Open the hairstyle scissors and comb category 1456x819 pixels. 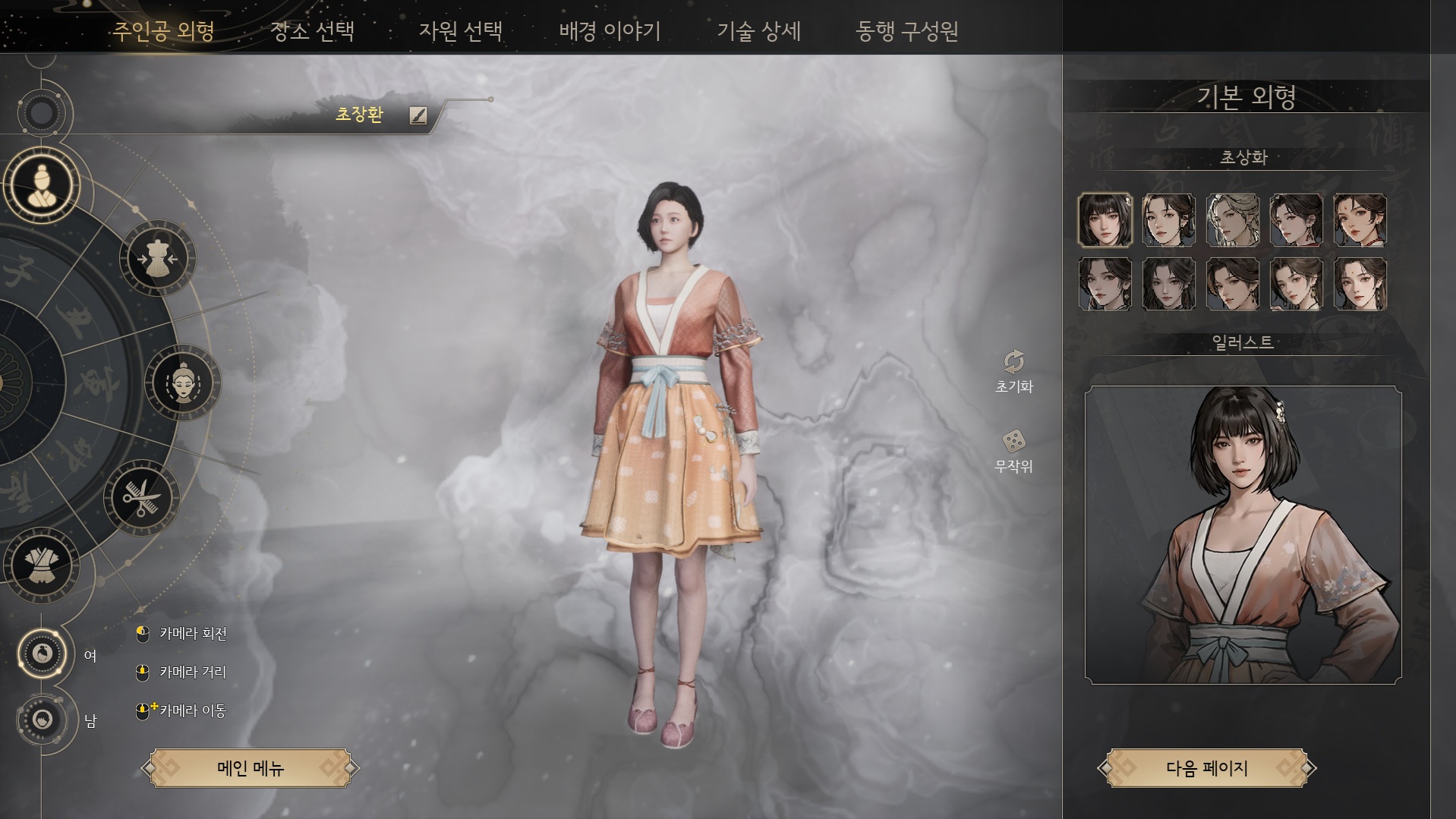(x=142, y=498)
